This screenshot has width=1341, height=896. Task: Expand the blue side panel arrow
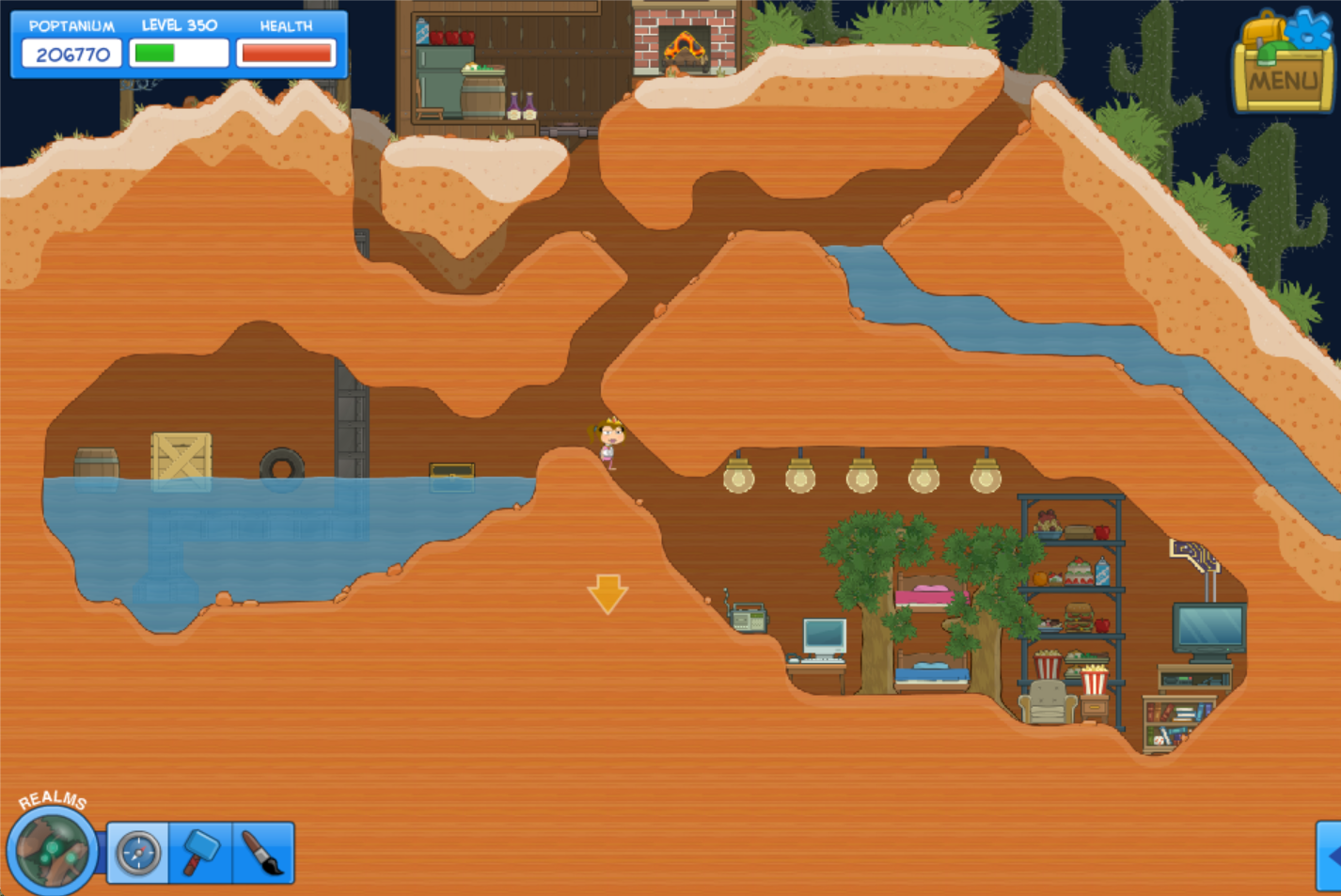pos(1330,856)
